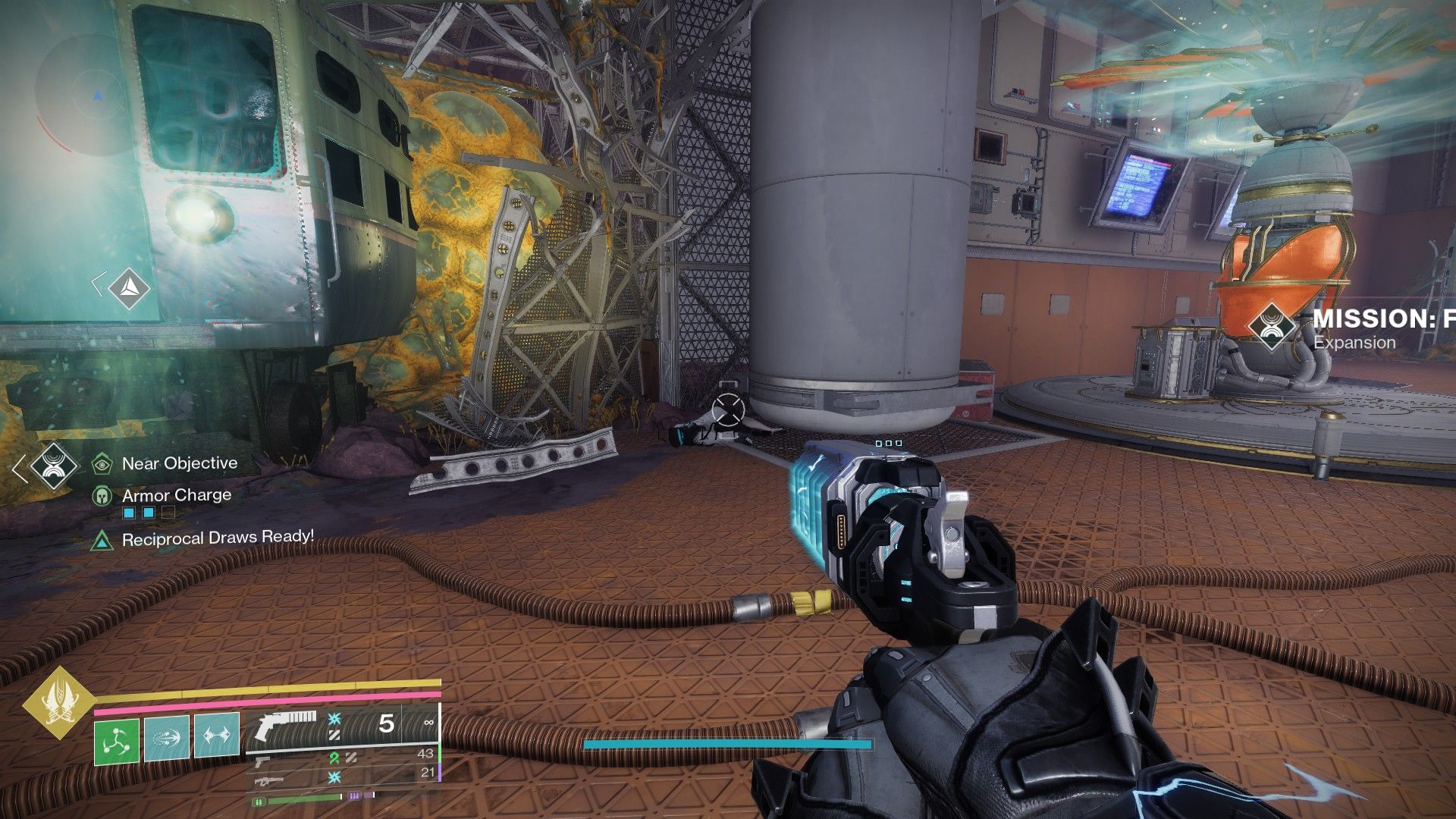Click the Expansion label under the mission title

(x=1355, y=343)
